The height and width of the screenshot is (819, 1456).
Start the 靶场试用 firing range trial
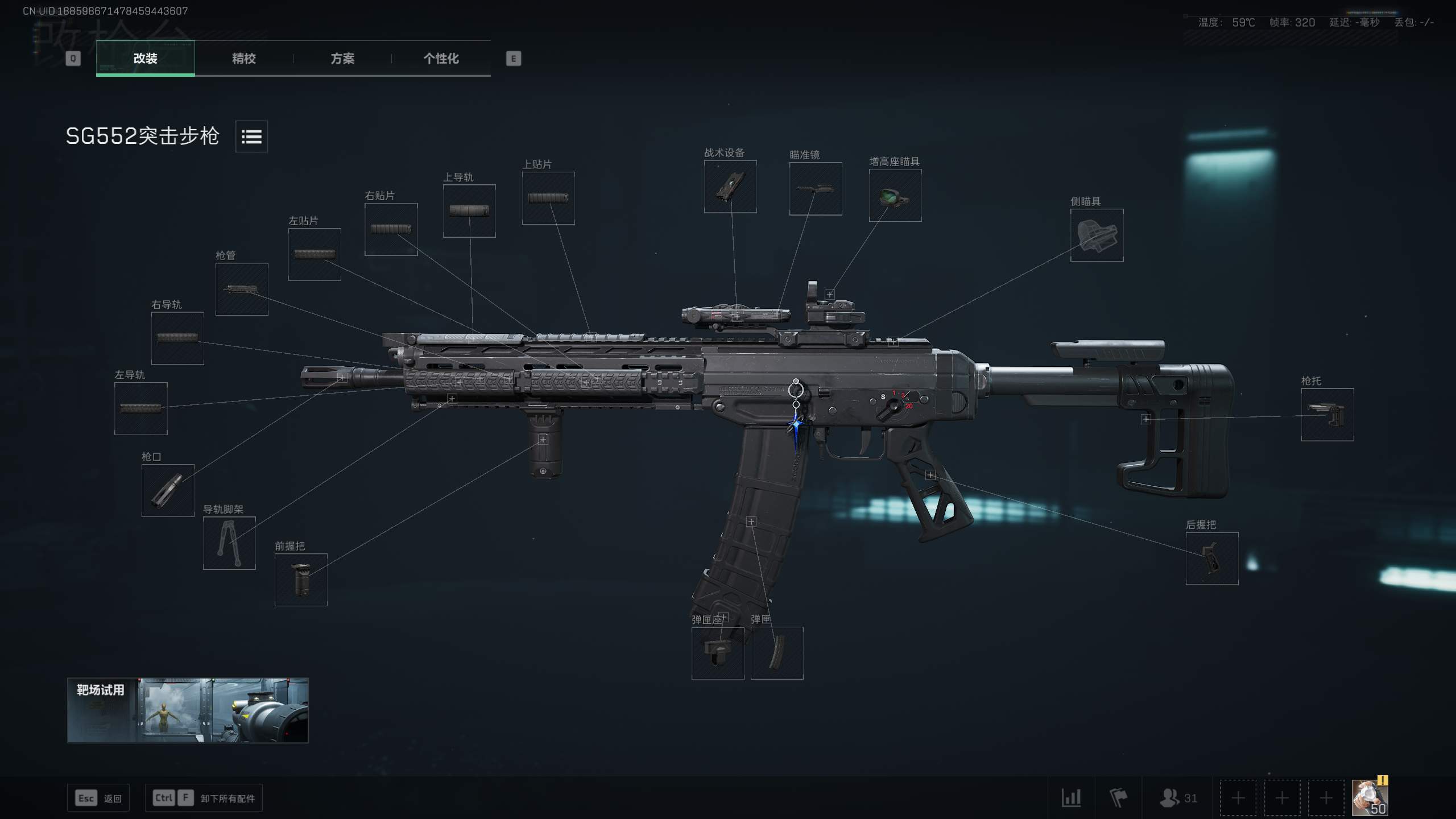coord(188,710)
